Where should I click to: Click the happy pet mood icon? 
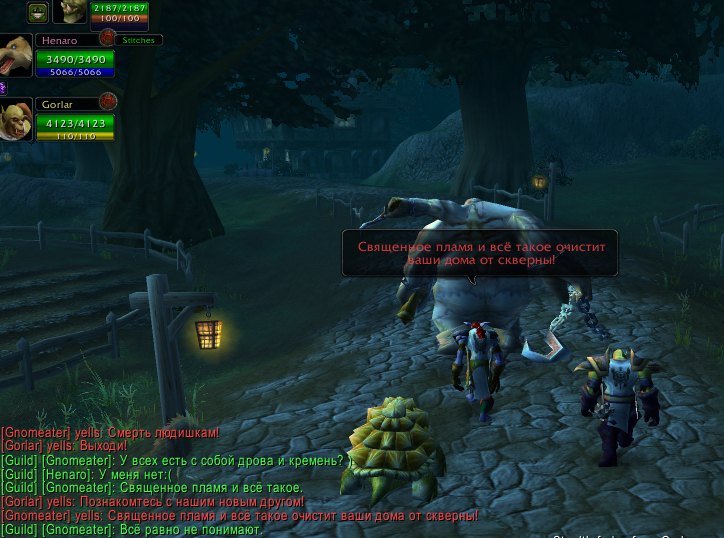[38, 12]
